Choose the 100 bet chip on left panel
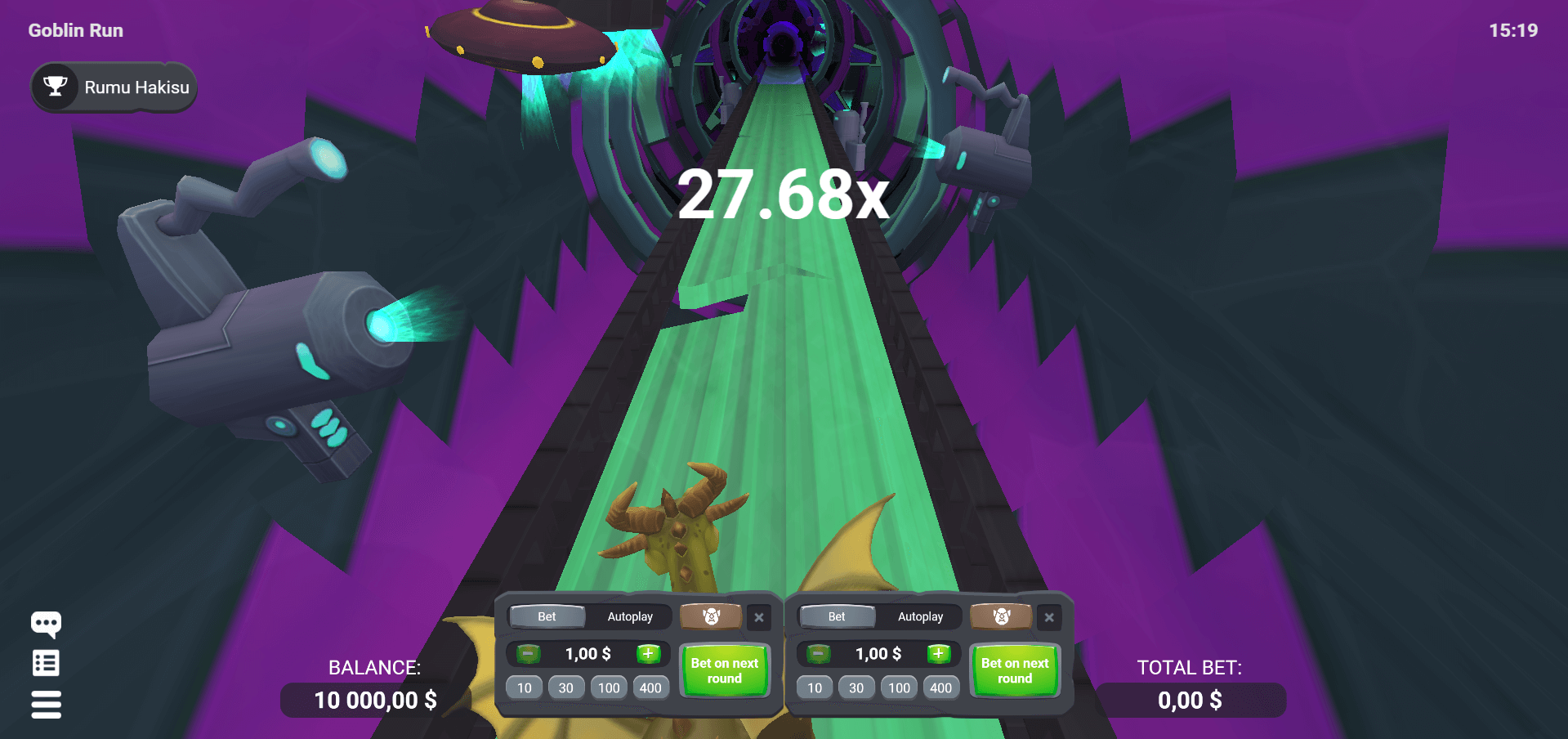Viewport: 1568px width, 739px height. click(608, 687)
